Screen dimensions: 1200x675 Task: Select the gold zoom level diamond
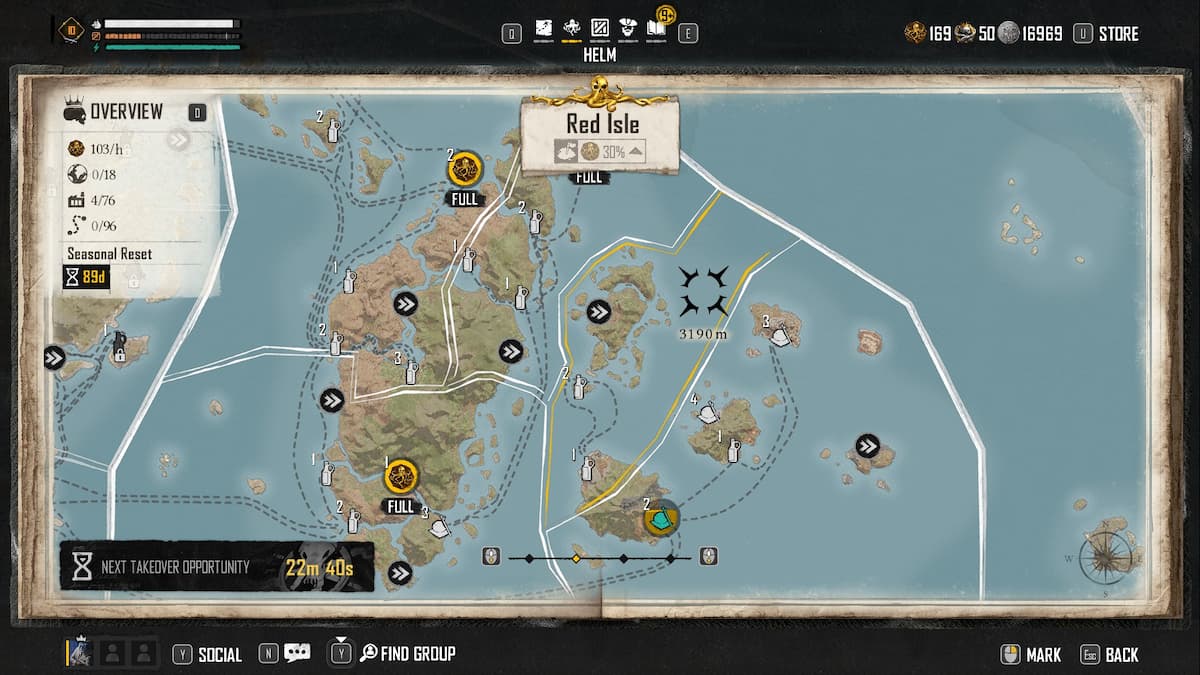click(x=576, y=558)
